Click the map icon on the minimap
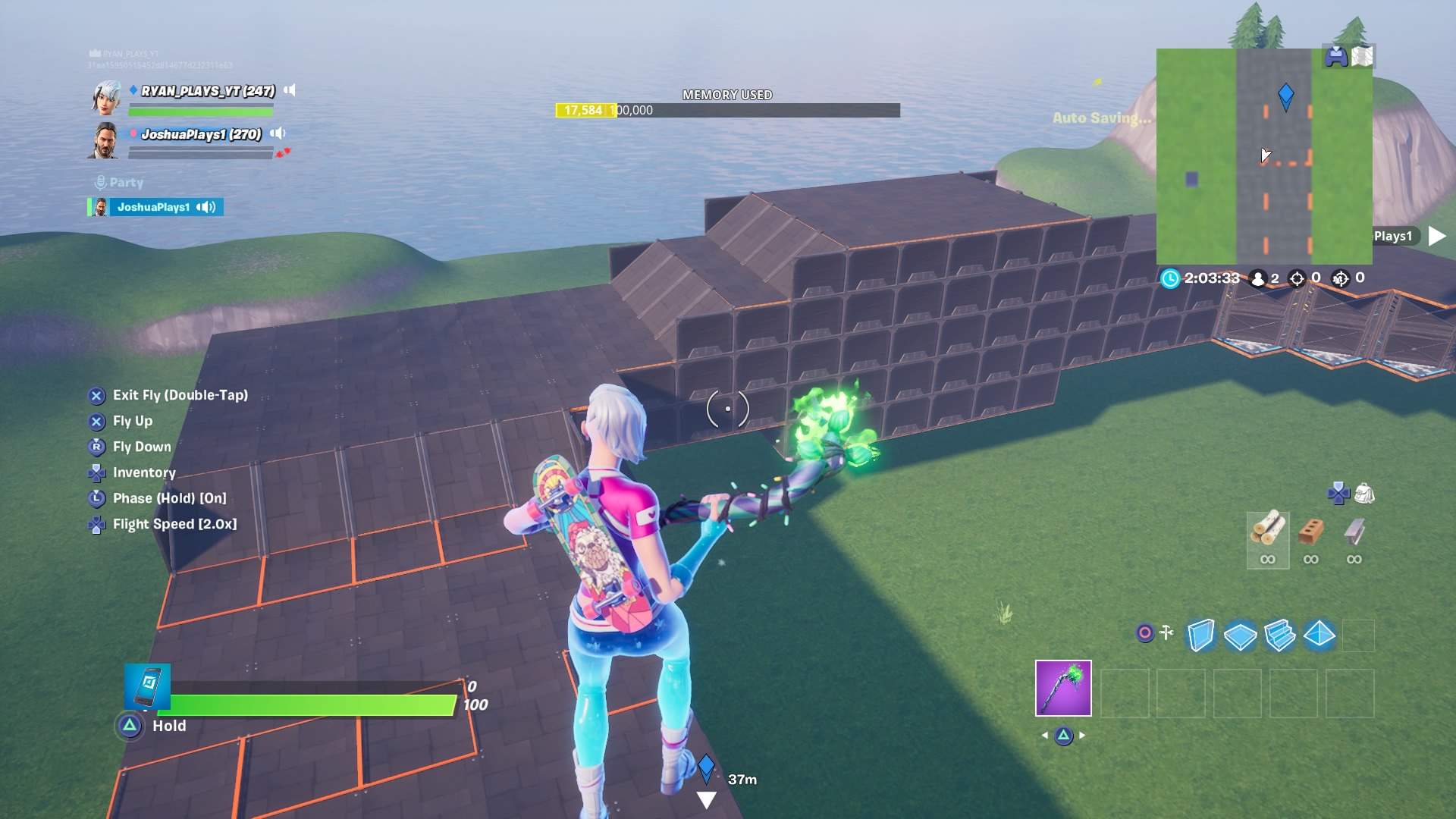 pyautogui.click(x=1363, y=55)
